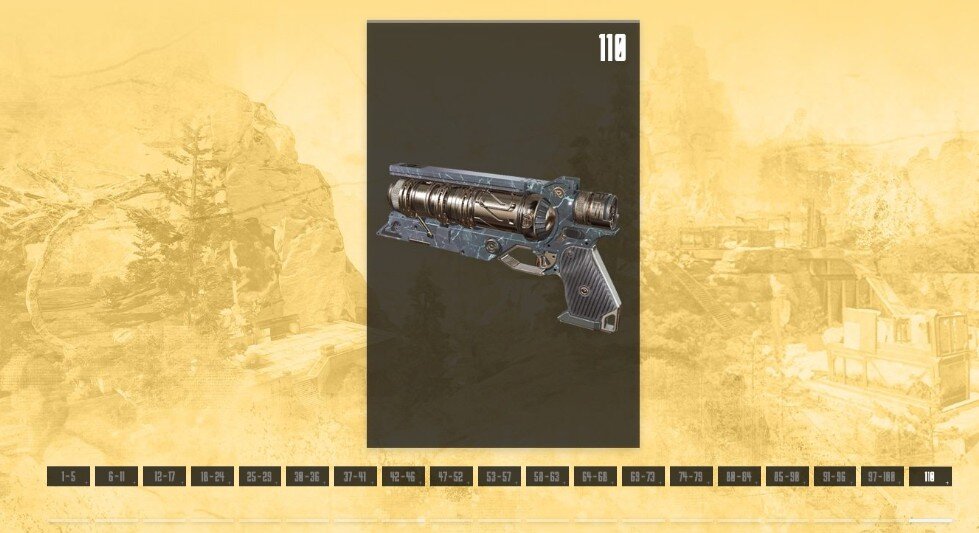Select the highlighted 110 level tab
This screenshot has width=979, height=533.
(x=930, y=477)
